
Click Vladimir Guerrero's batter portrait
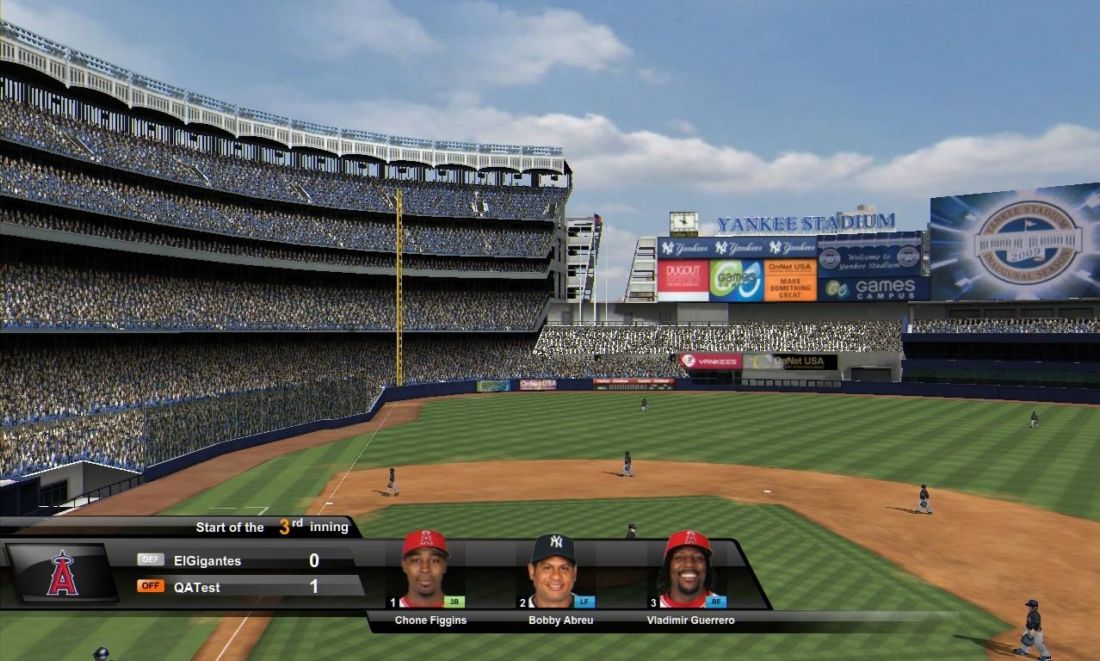(687, 569)
